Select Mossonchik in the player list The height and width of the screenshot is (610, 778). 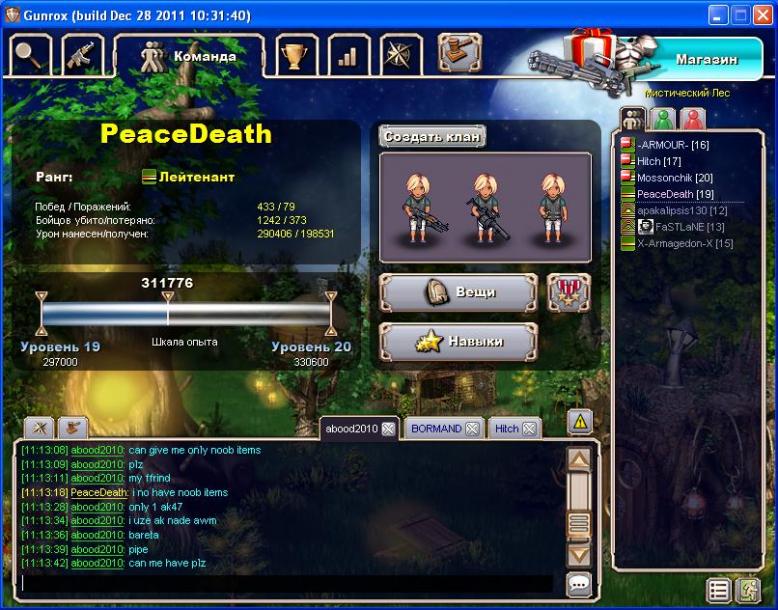click(x=674, y=177)
